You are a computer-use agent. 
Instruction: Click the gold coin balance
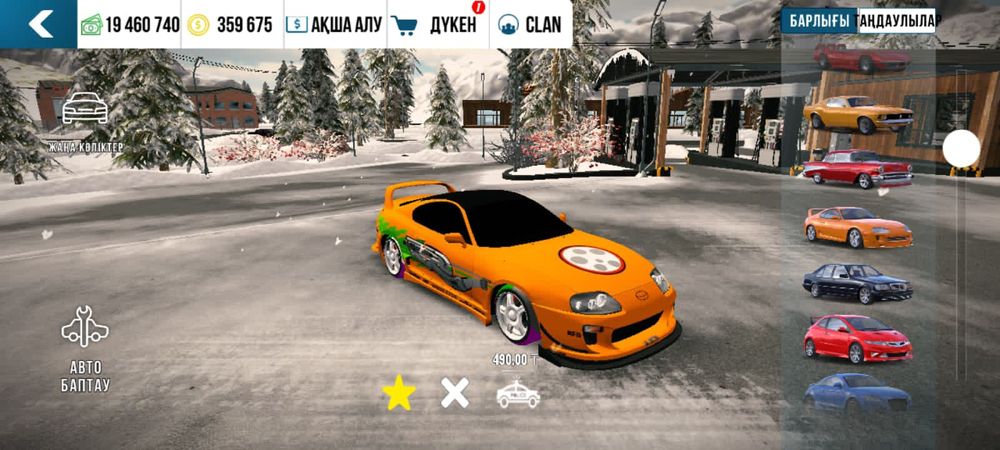pos(230,25)
